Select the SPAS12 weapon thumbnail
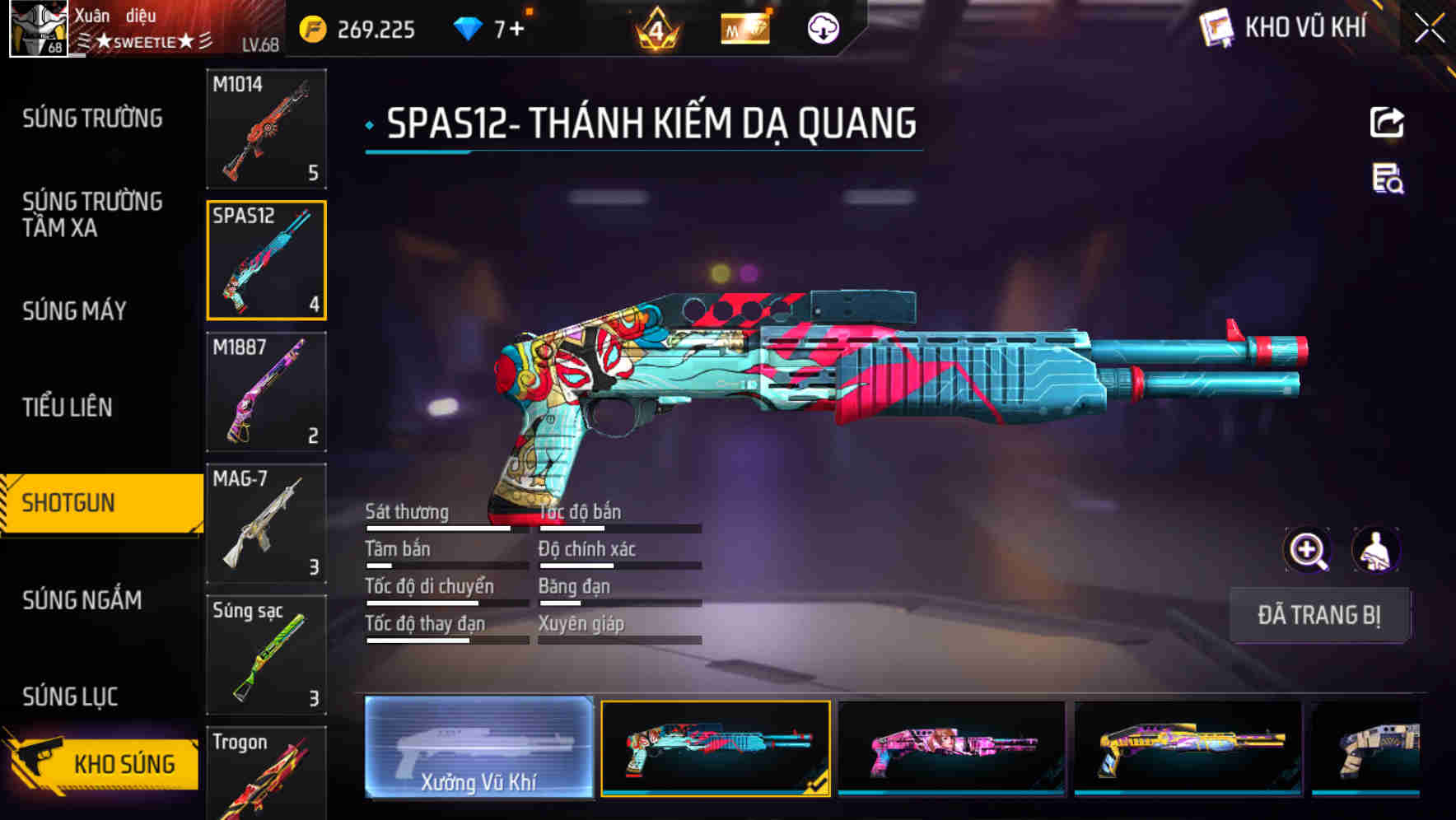 coord(265,258)
